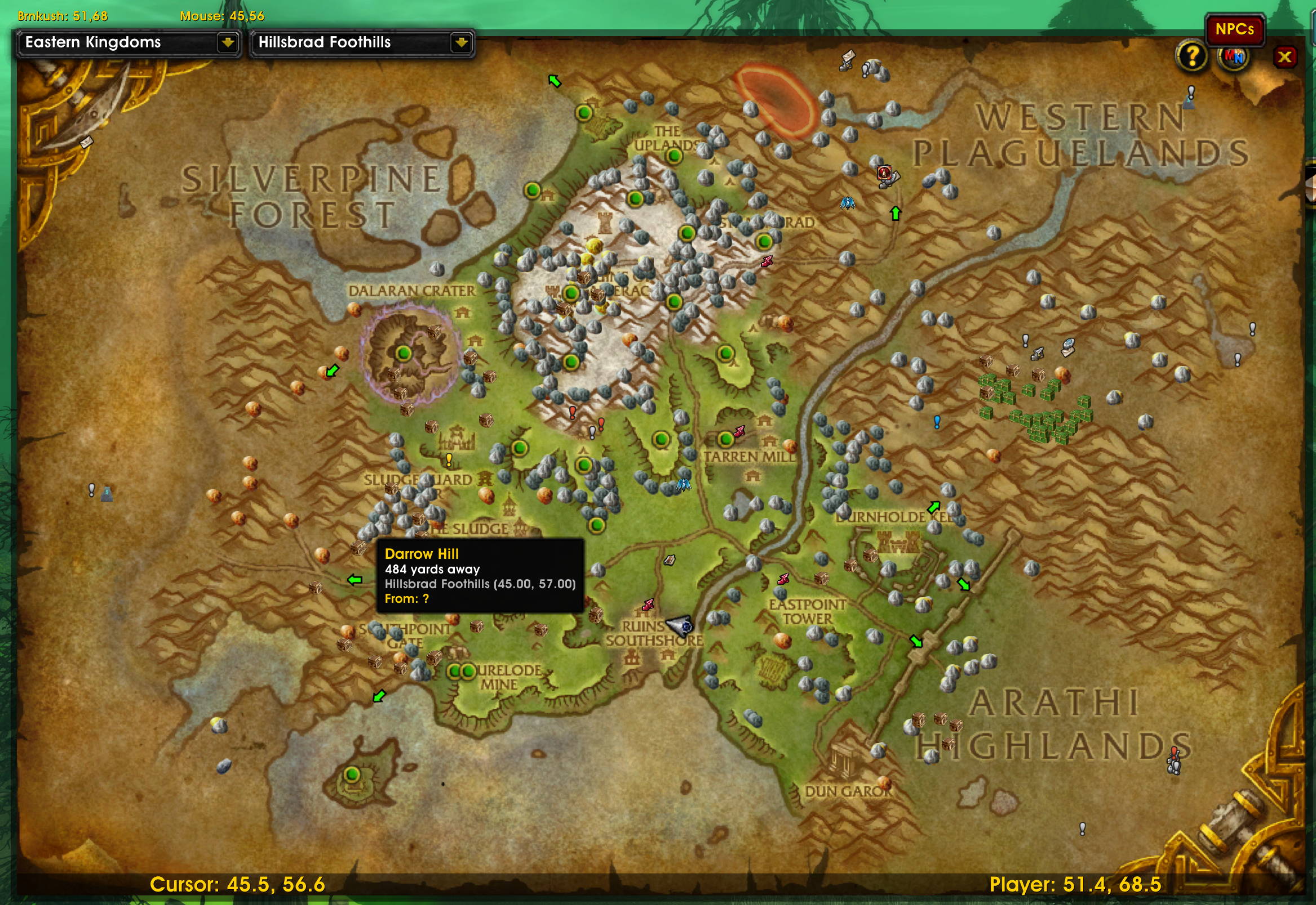Click the herb node icon near Tarren Mill

[x=791, y=445]
